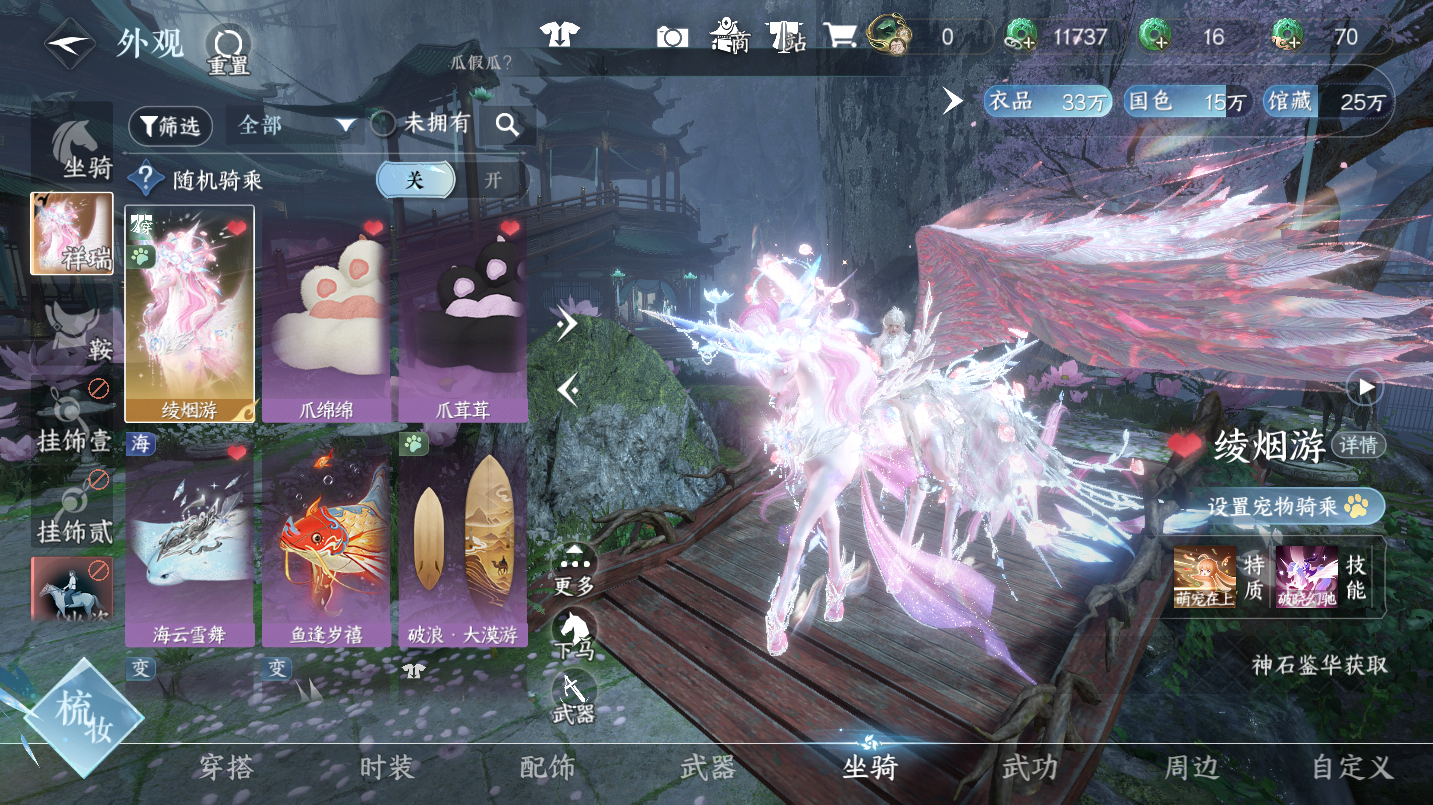Open the 详情 details button

pos(1358,445)
